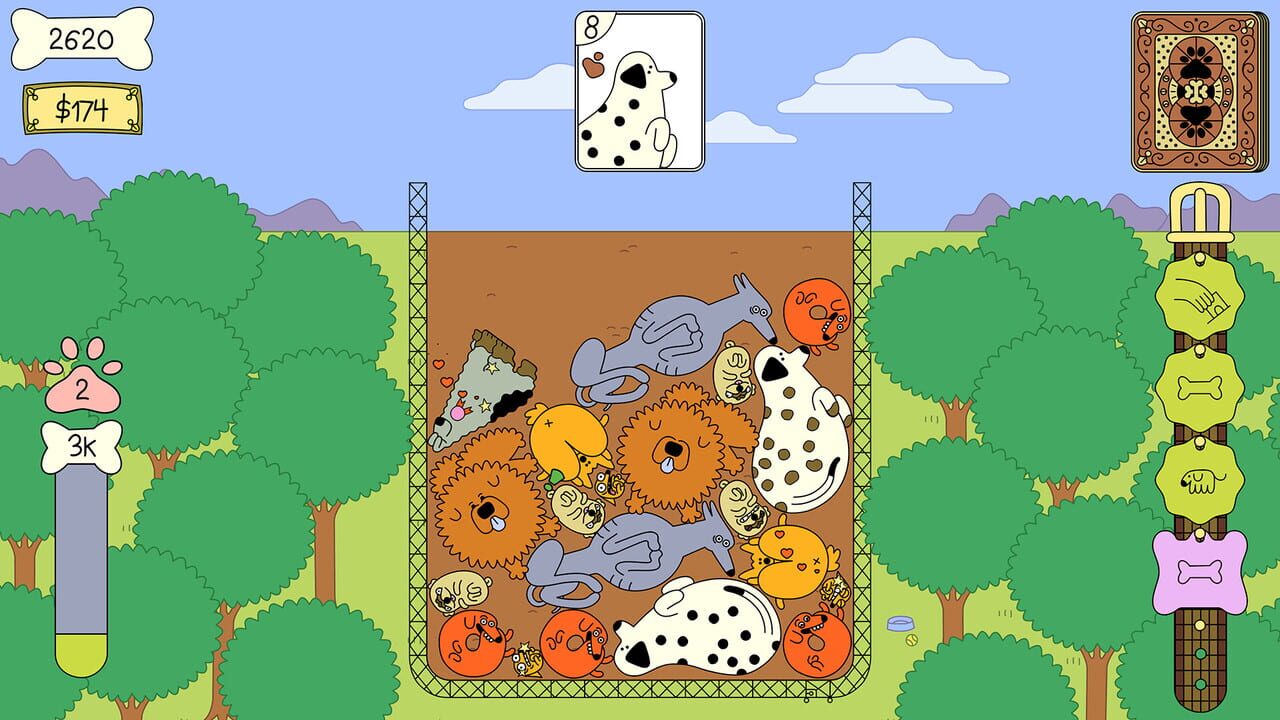Click the bottom empty collar hole
The height and width of the screenshot is (720, 1280).
click(x=1200, y=685)
